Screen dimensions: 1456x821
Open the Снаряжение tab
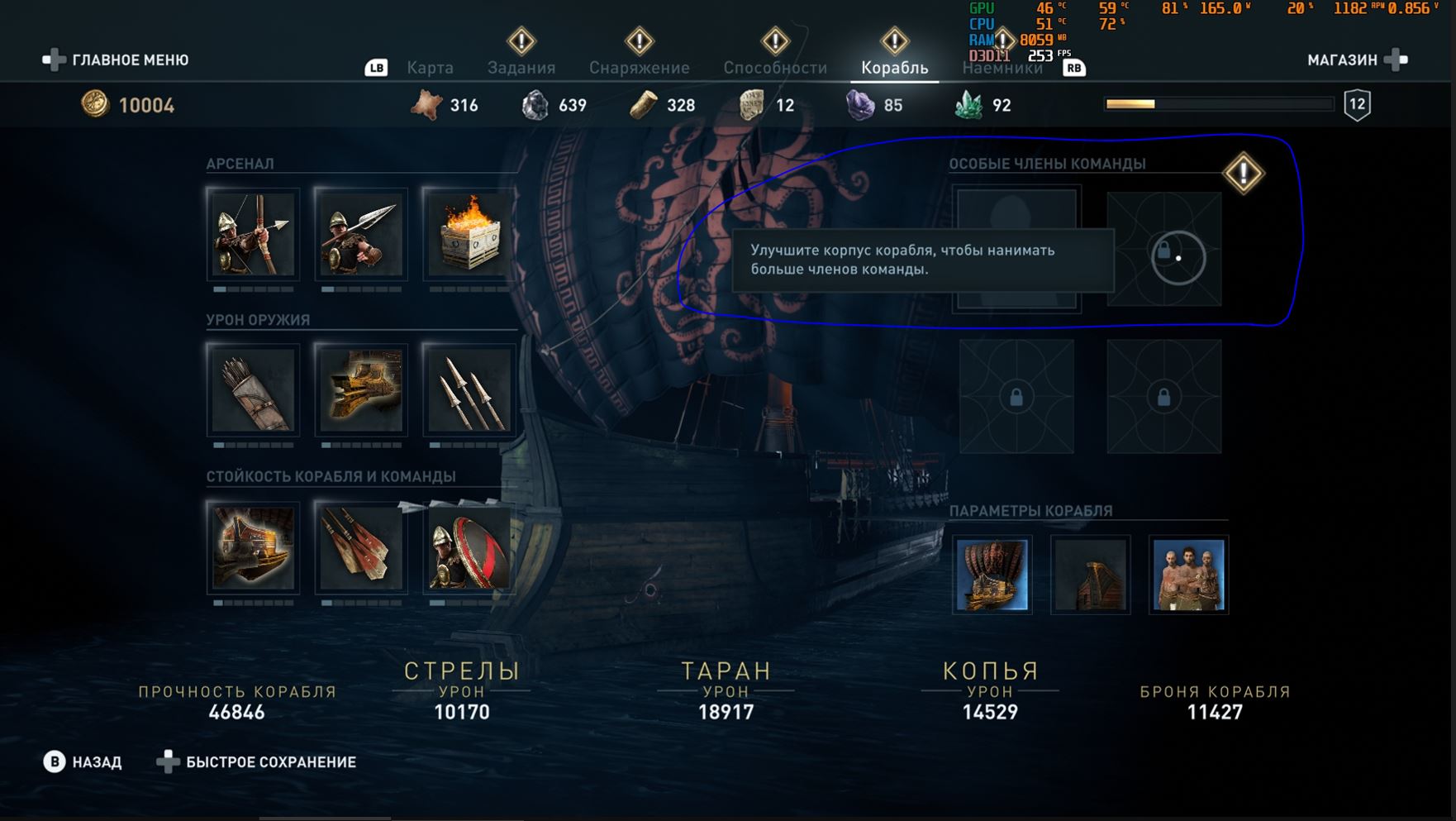[x=639, y=68]
